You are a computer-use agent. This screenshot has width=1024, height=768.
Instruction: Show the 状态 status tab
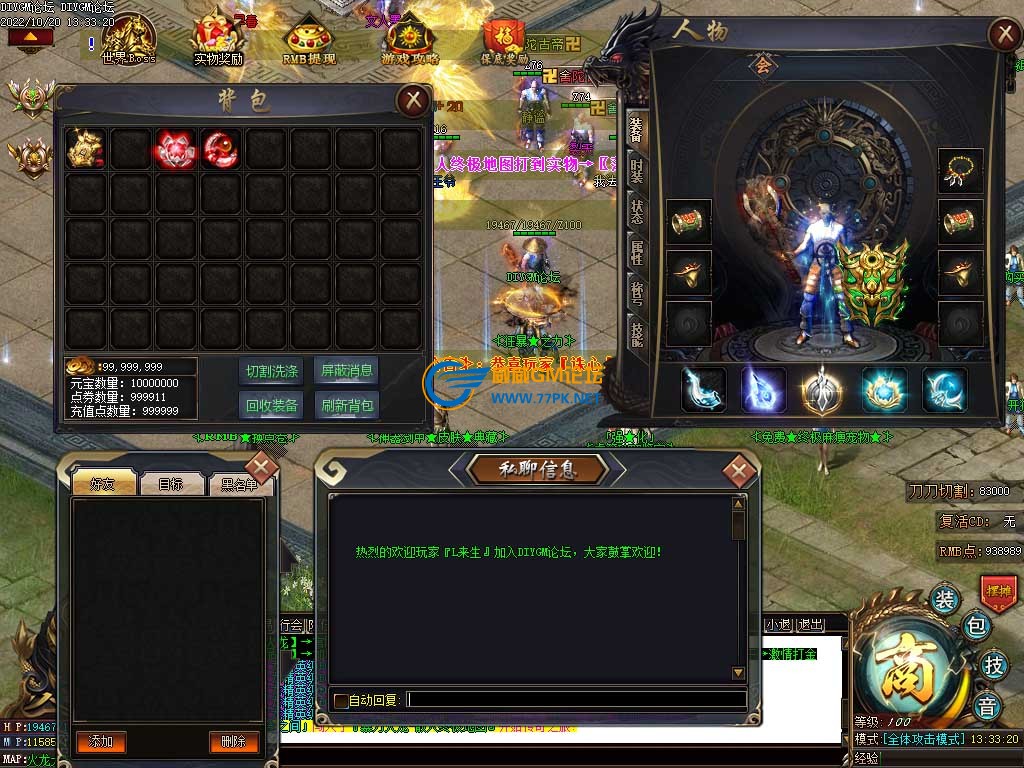[636, 211]
